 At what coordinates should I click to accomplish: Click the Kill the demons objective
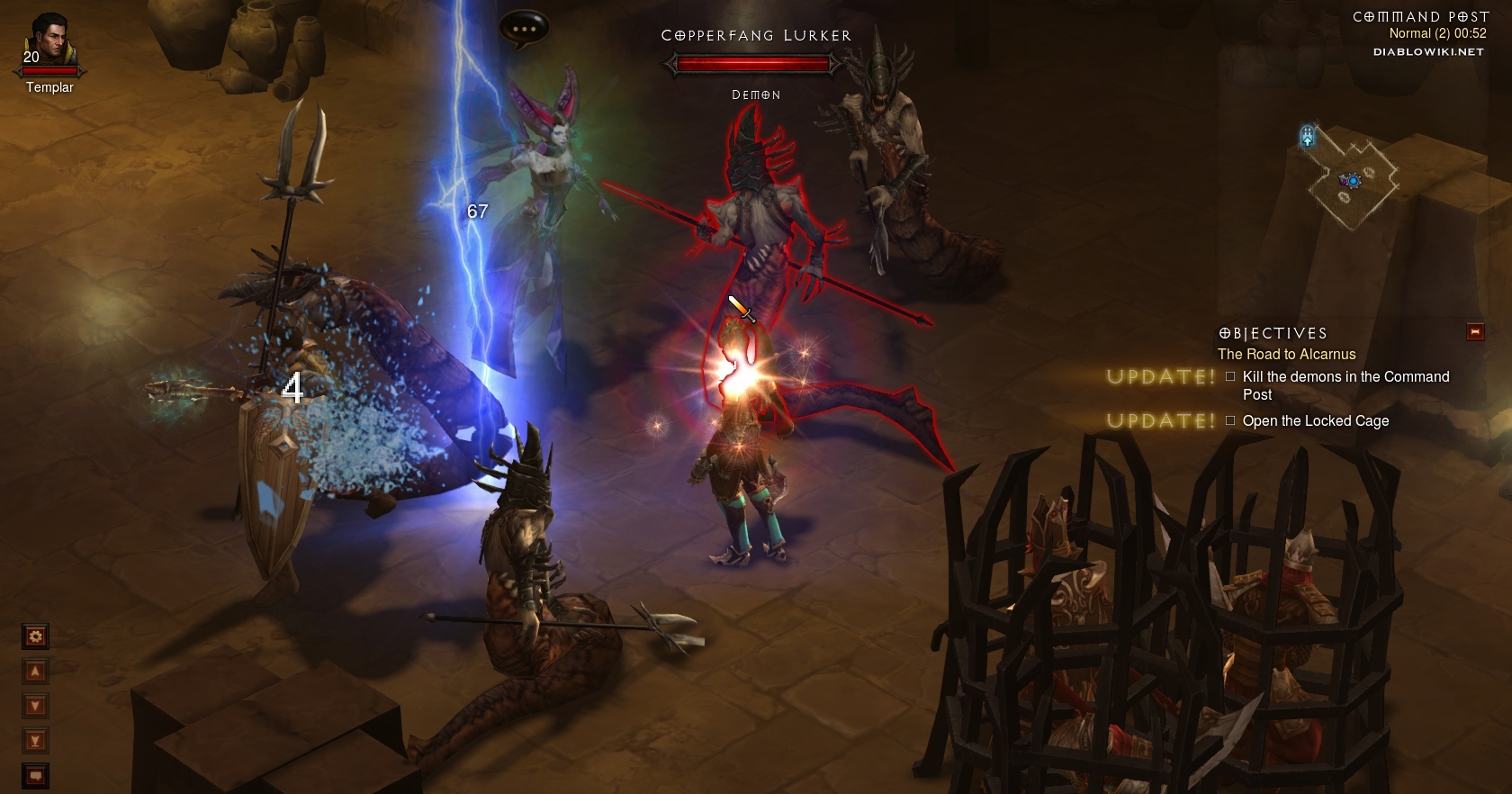click(x=1345, y=385)
